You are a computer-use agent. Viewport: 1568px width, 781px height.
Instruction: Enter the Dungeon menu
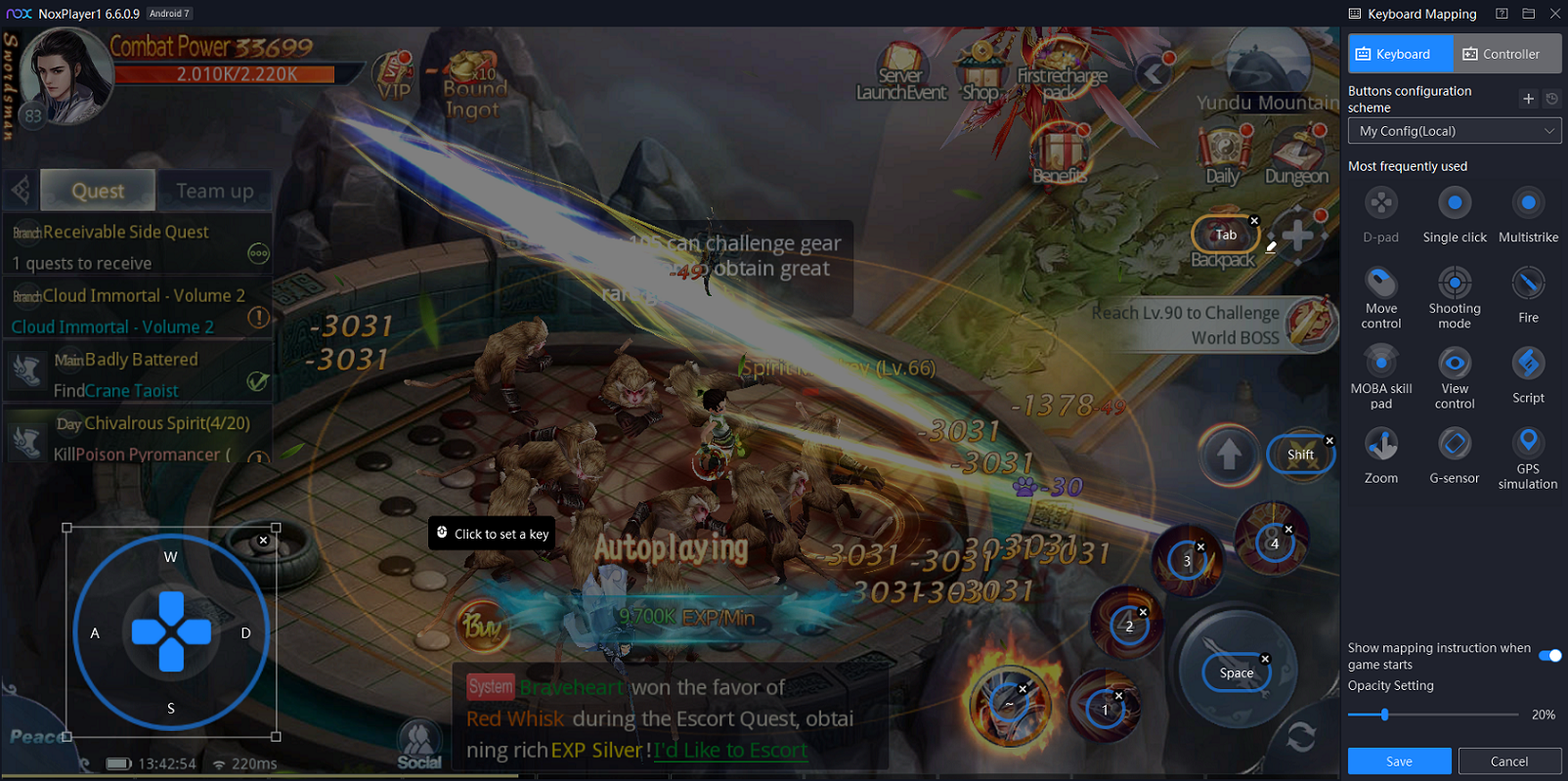[x=1296, y=156]
